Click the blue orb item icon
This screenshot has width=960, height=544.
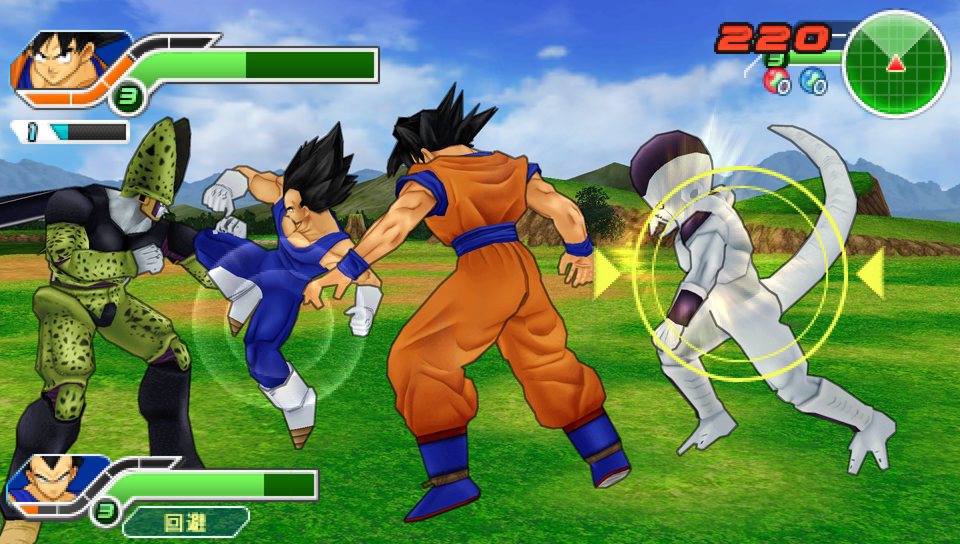click(x=812, y=81)
